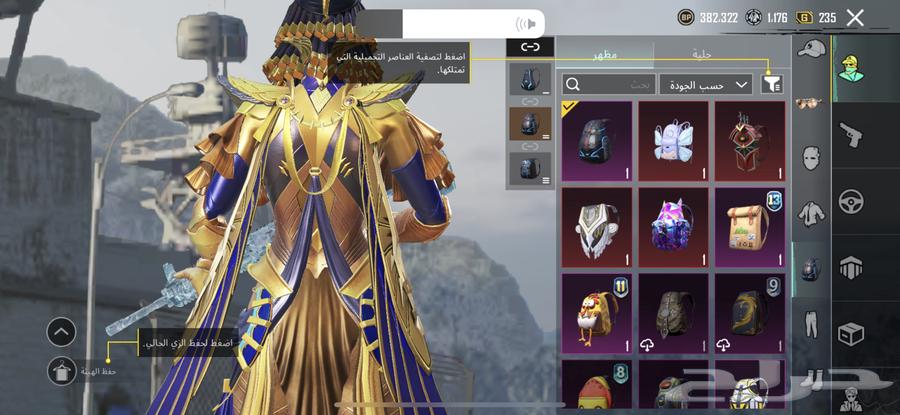Save the current outfit with the hanger button
Screen dimensions: 900x415
coord(62,371)
